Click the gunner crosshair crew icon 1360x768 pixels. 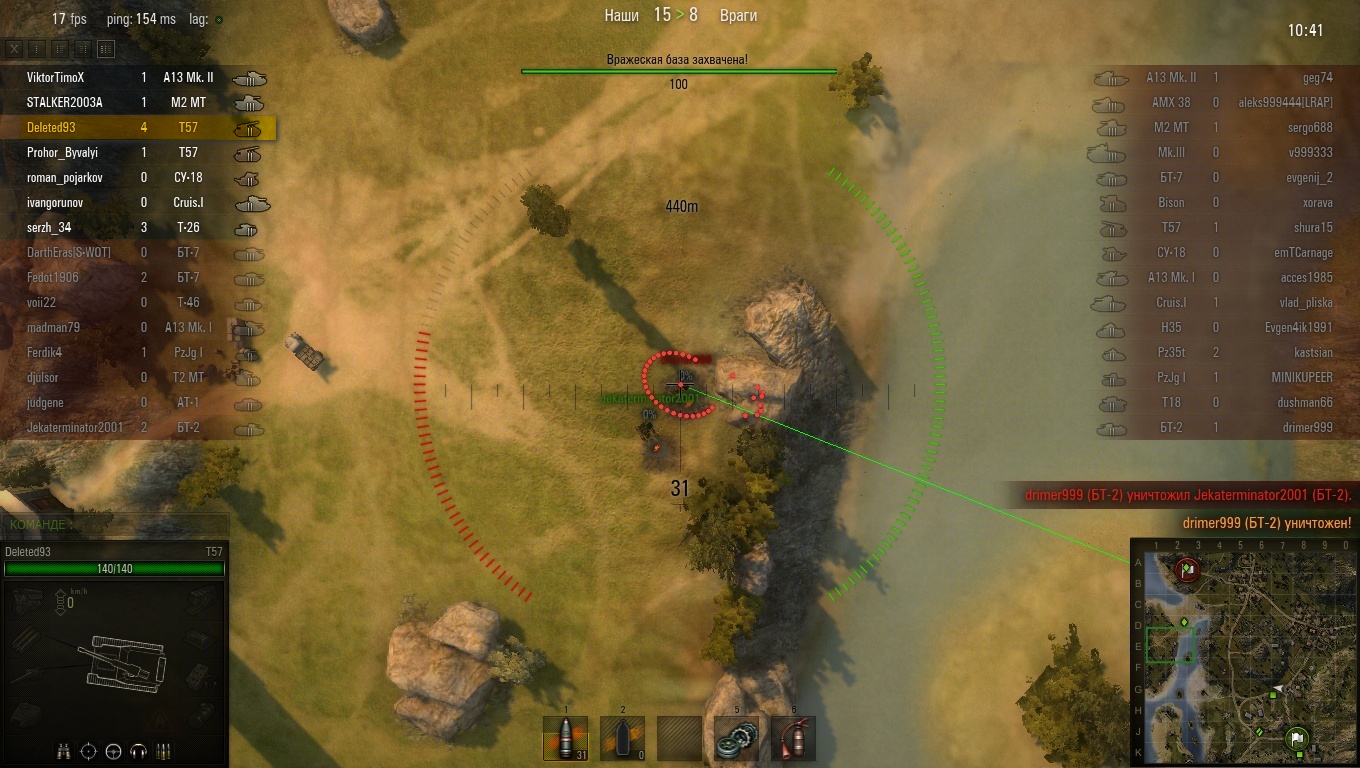pyautogui.click(x=89, y=751)
